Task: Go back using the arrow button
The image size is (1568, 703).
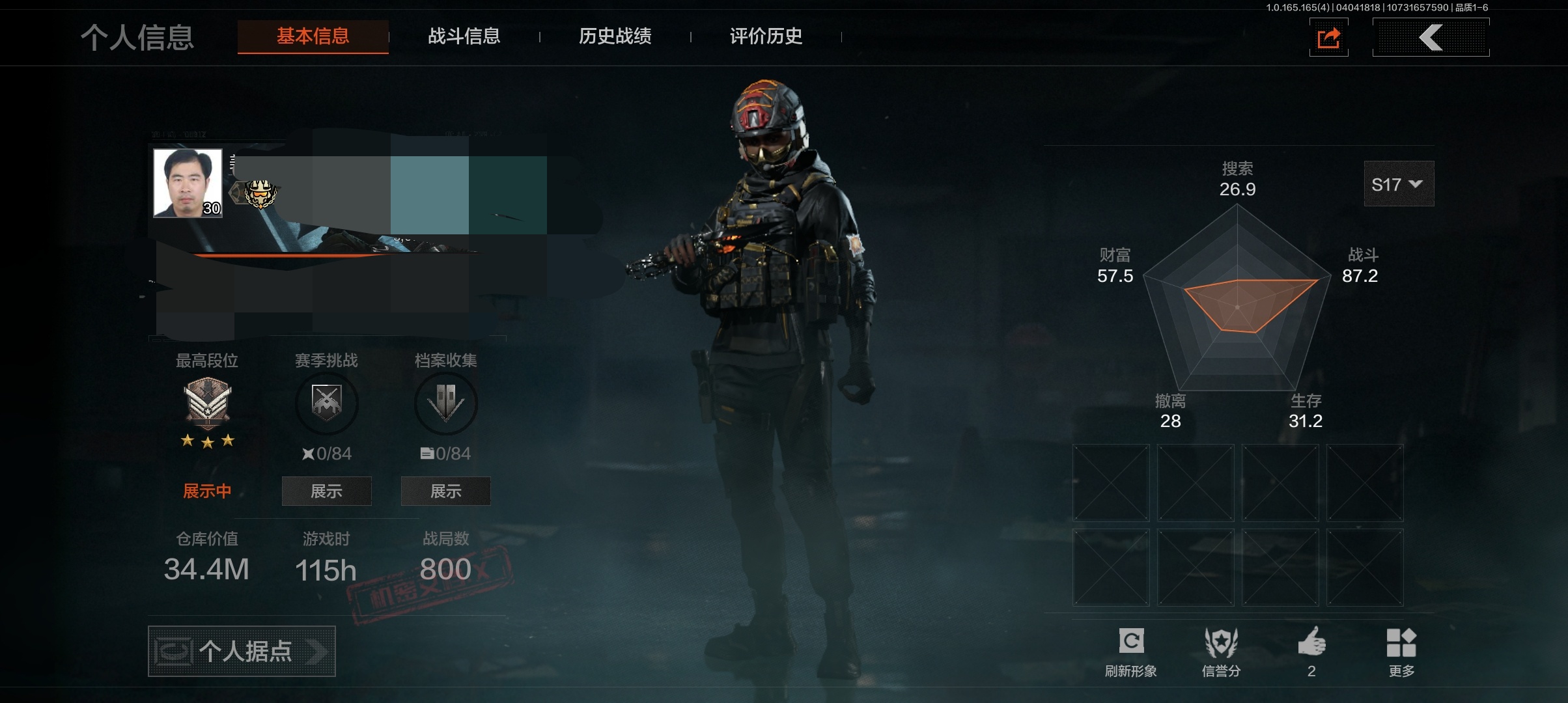Action: pos(1431,38)
